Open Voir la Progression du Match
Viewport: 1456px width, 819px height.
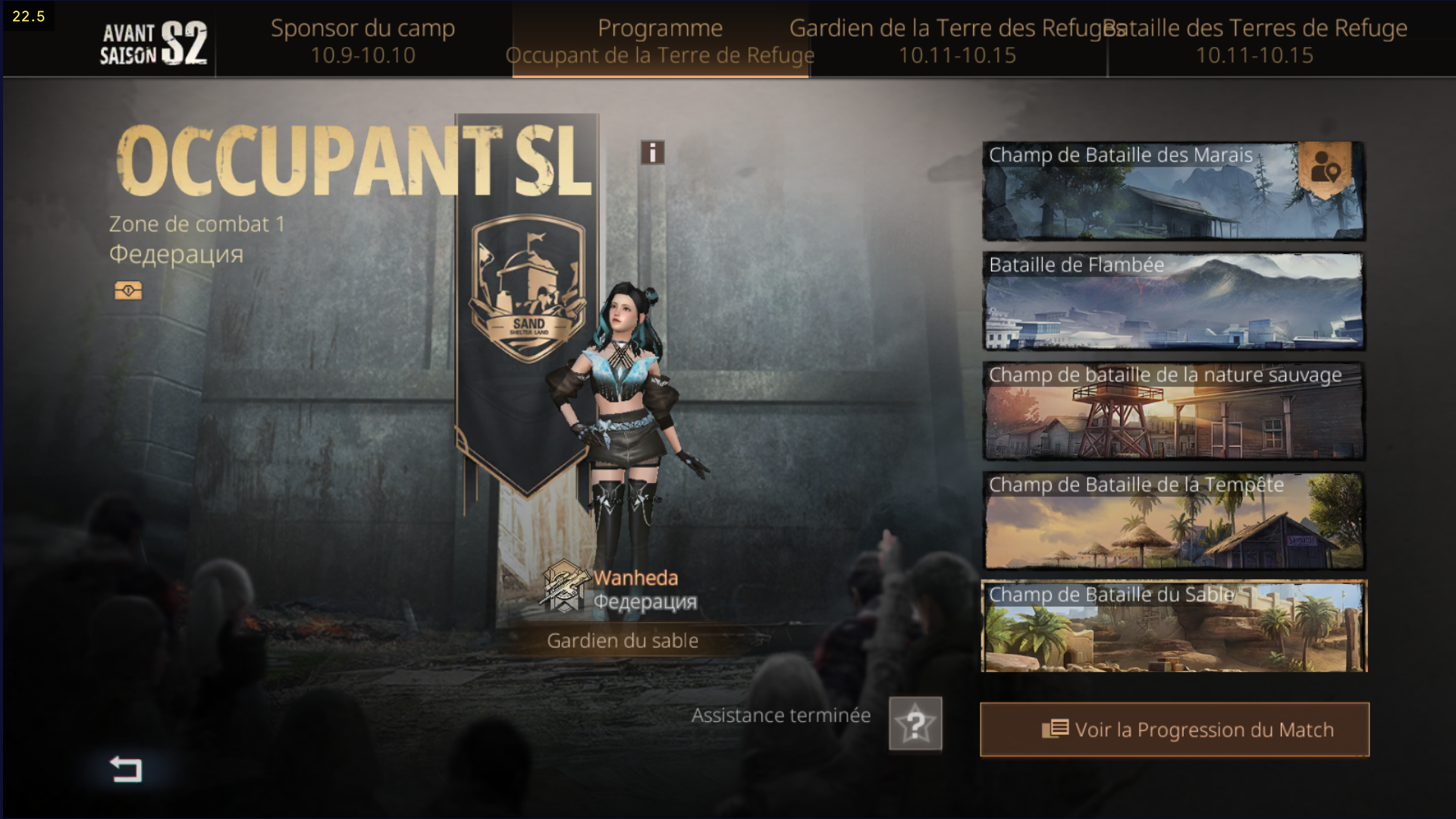click(x=1174, y=730)
